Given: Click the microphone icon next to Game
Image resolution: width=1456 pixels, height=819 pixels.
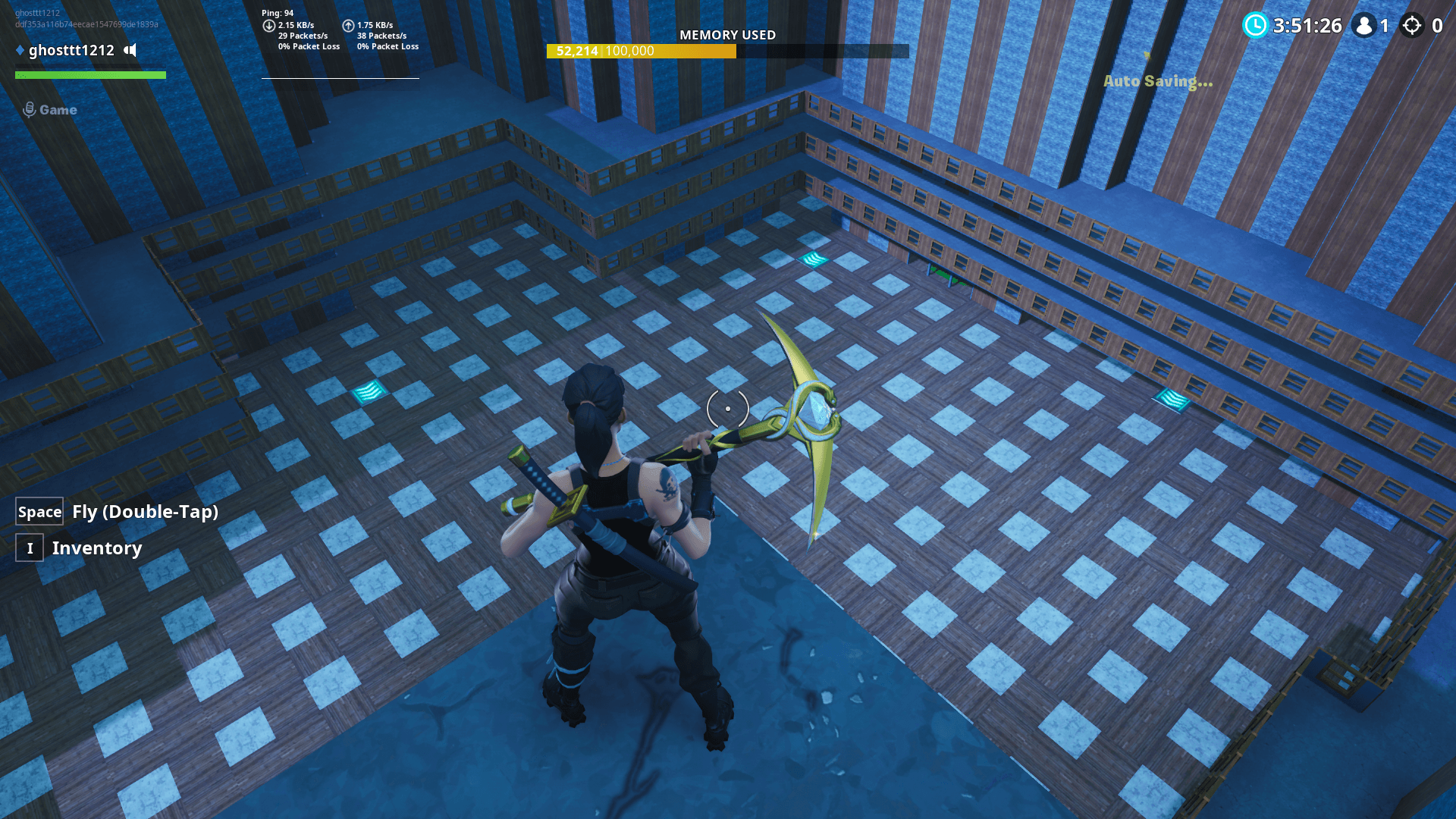Looking at the screenshot, I should click(x=30, y=108).
